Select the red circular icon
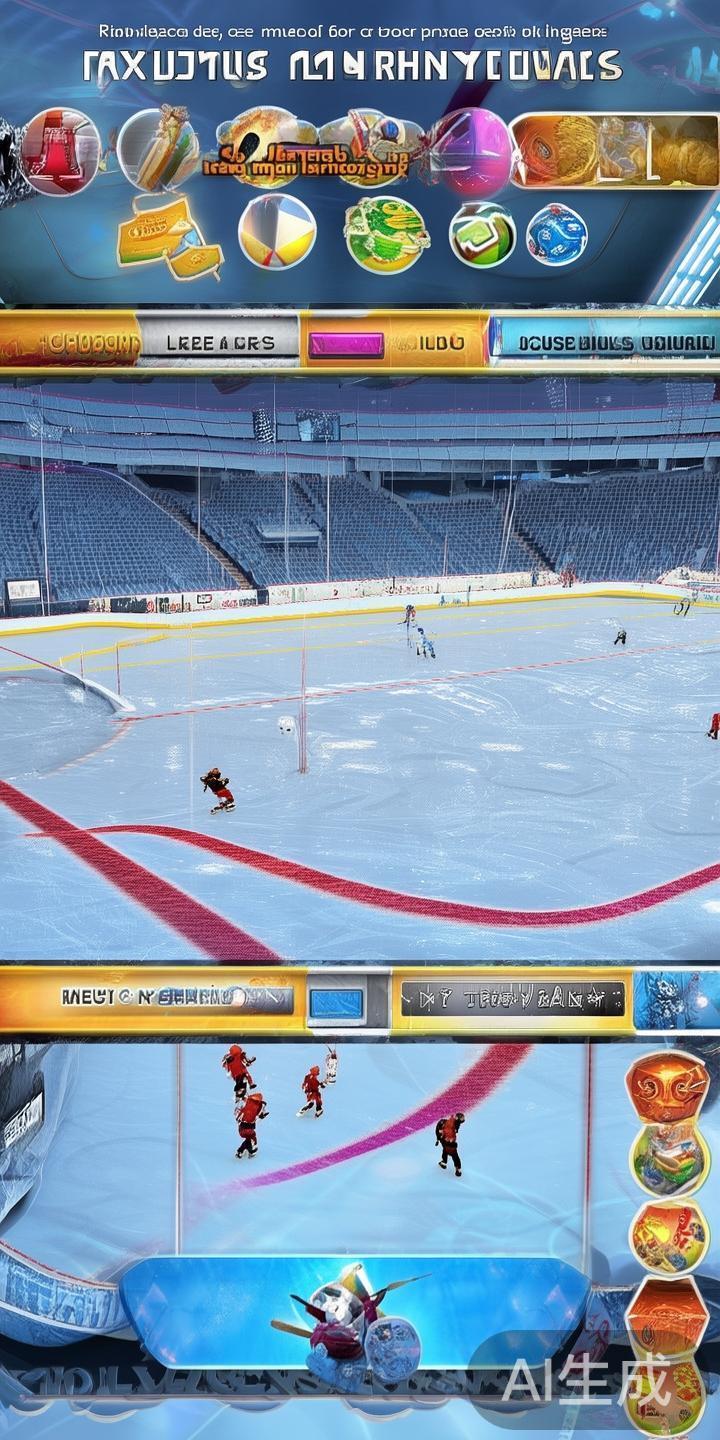 [59, 151]
